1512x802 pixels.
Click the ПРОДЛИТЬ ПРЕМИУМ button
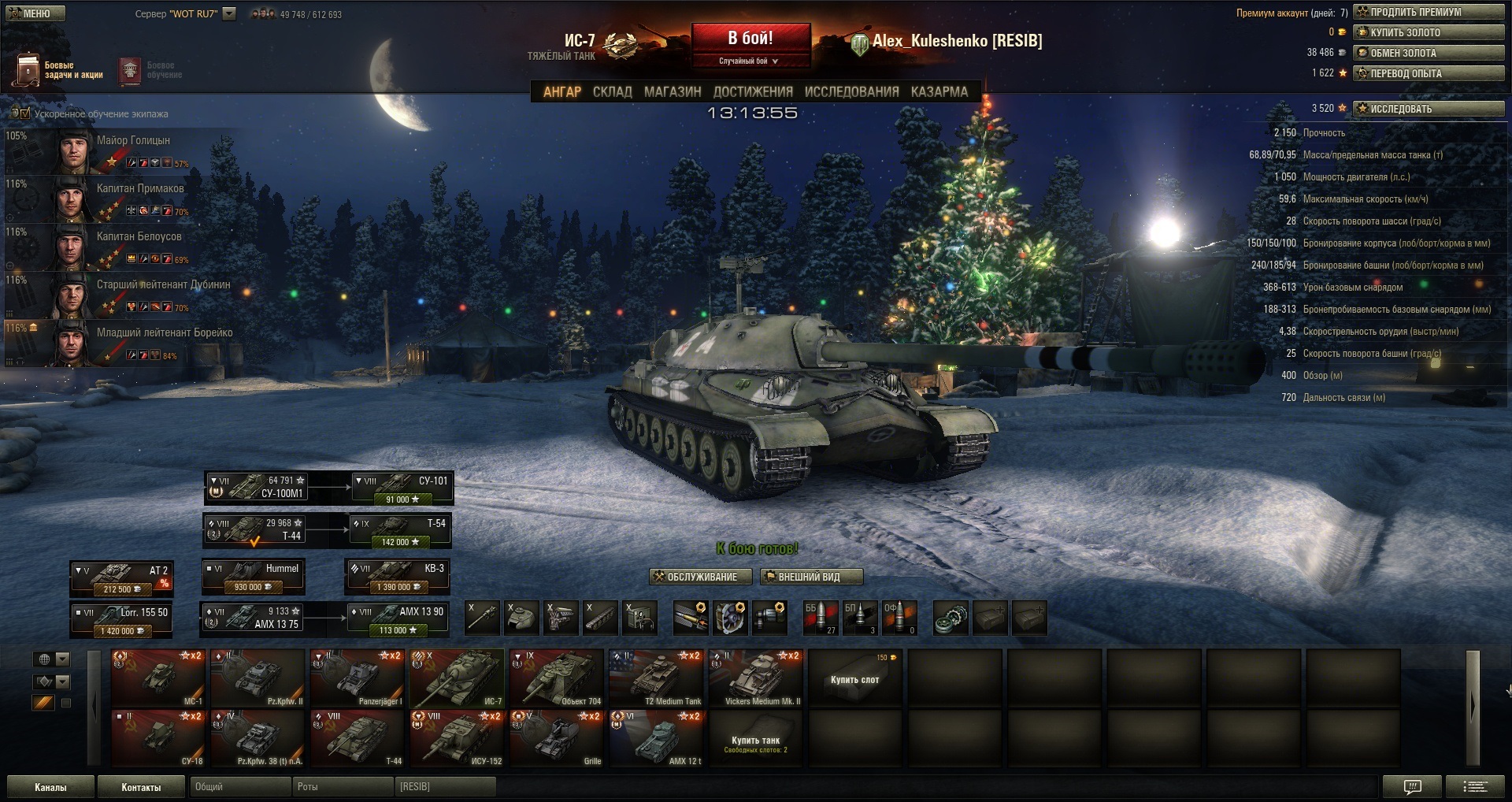coord(1429,12)
